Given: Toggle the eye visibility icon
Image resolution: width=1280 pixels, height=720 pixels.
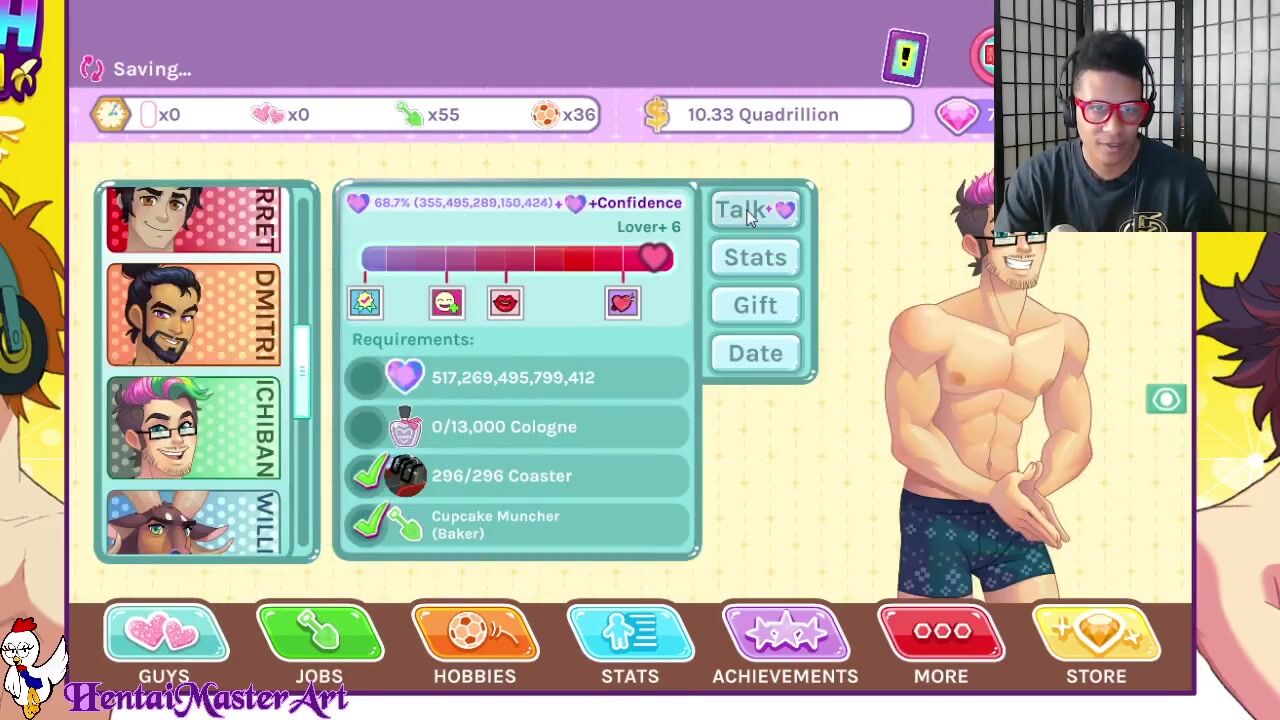Looking at the screenshot, I should click(1166, 400).
